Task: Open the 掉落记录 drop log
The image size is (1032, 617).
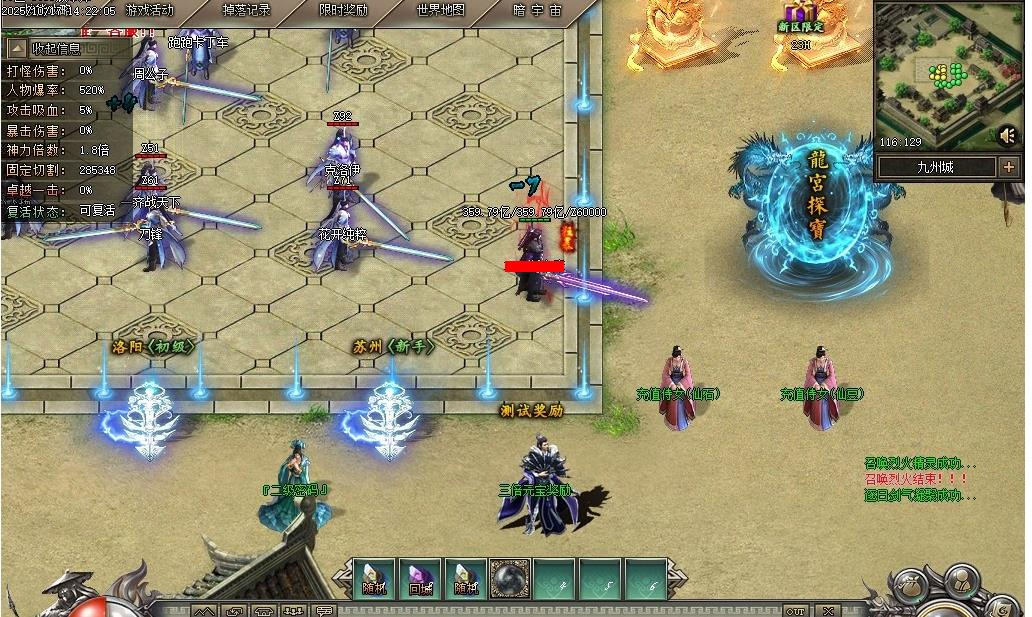Action: tap(246, 11)
